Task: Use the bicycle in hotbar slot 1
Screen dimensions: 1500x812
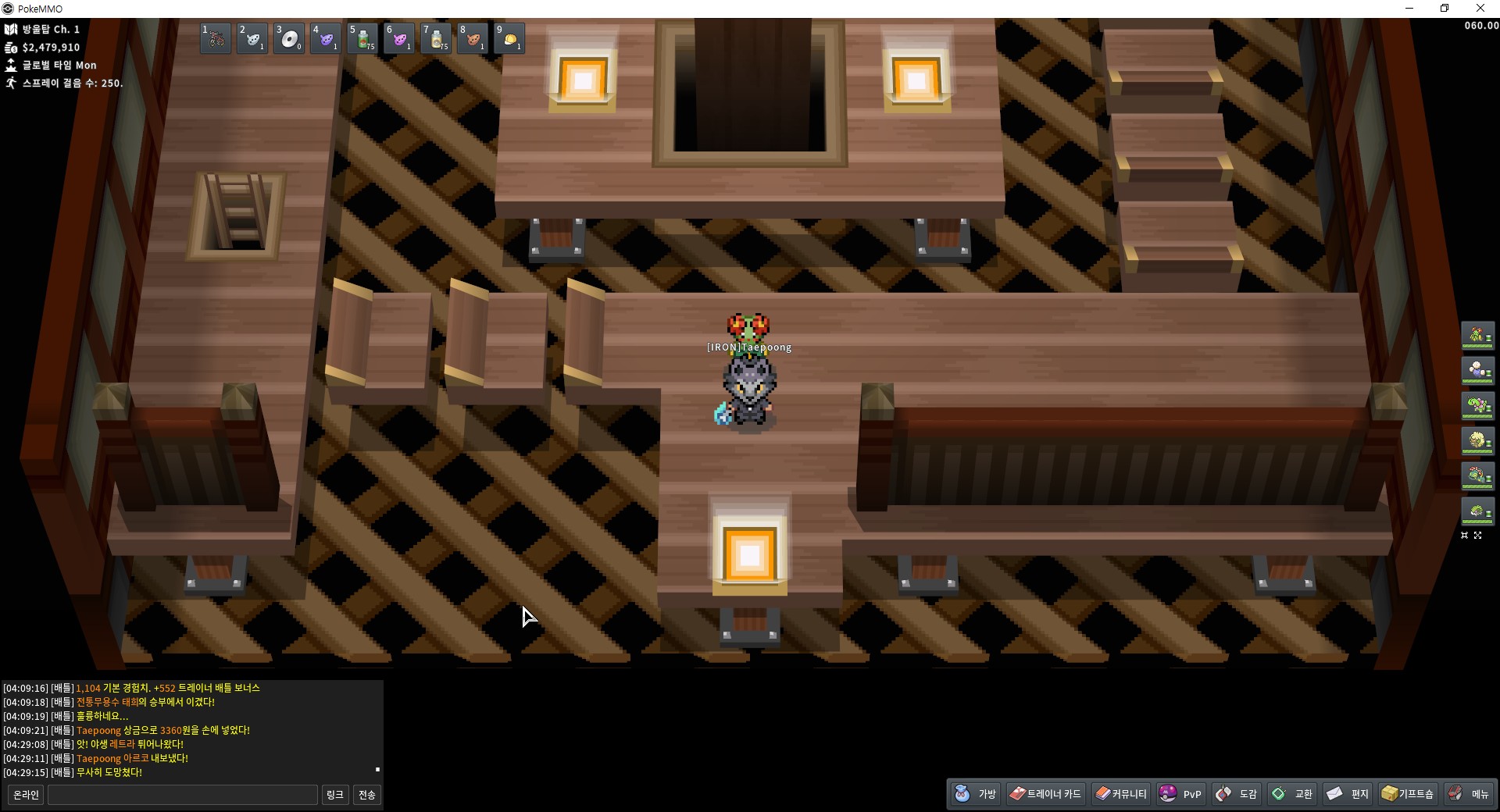Action: (215, 38)
